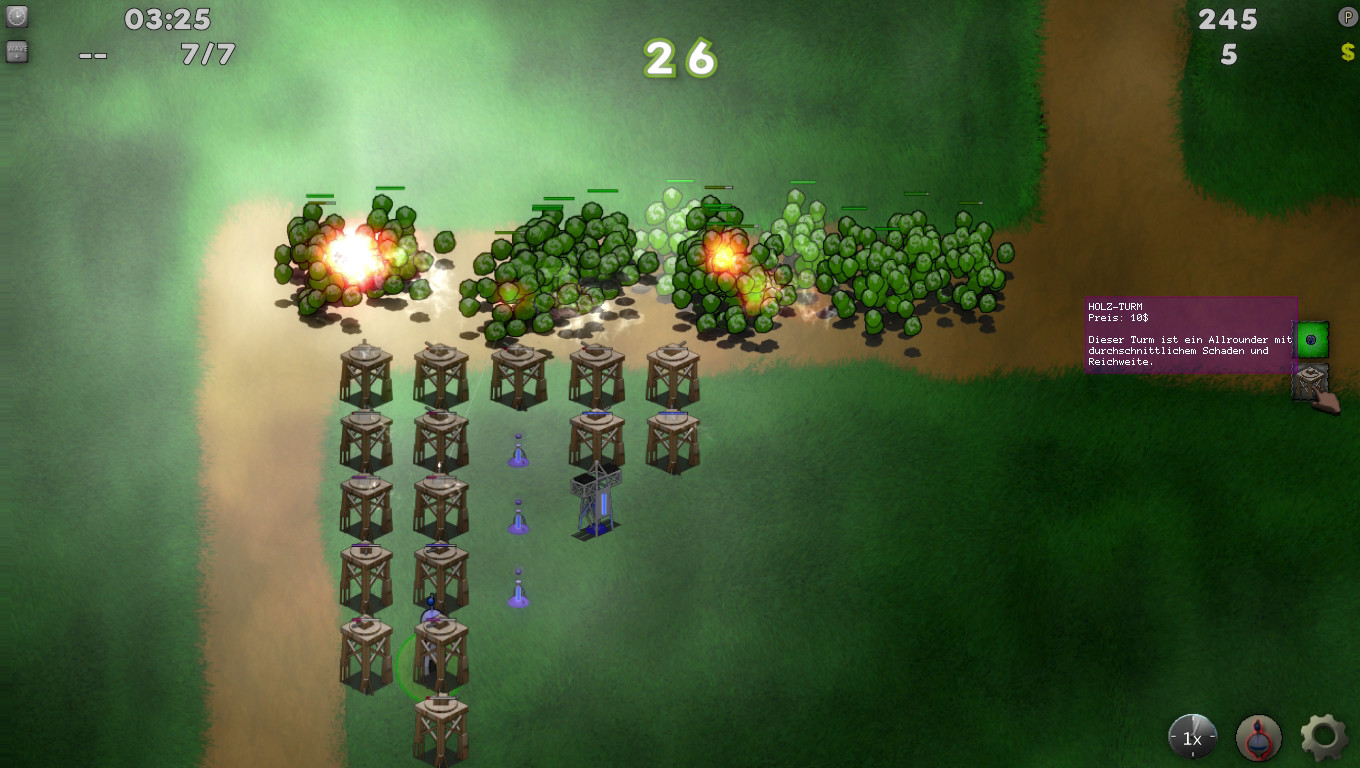The image size is (1360, 768).
Task: Click the 245 money display
Action: click(1226, 17)
